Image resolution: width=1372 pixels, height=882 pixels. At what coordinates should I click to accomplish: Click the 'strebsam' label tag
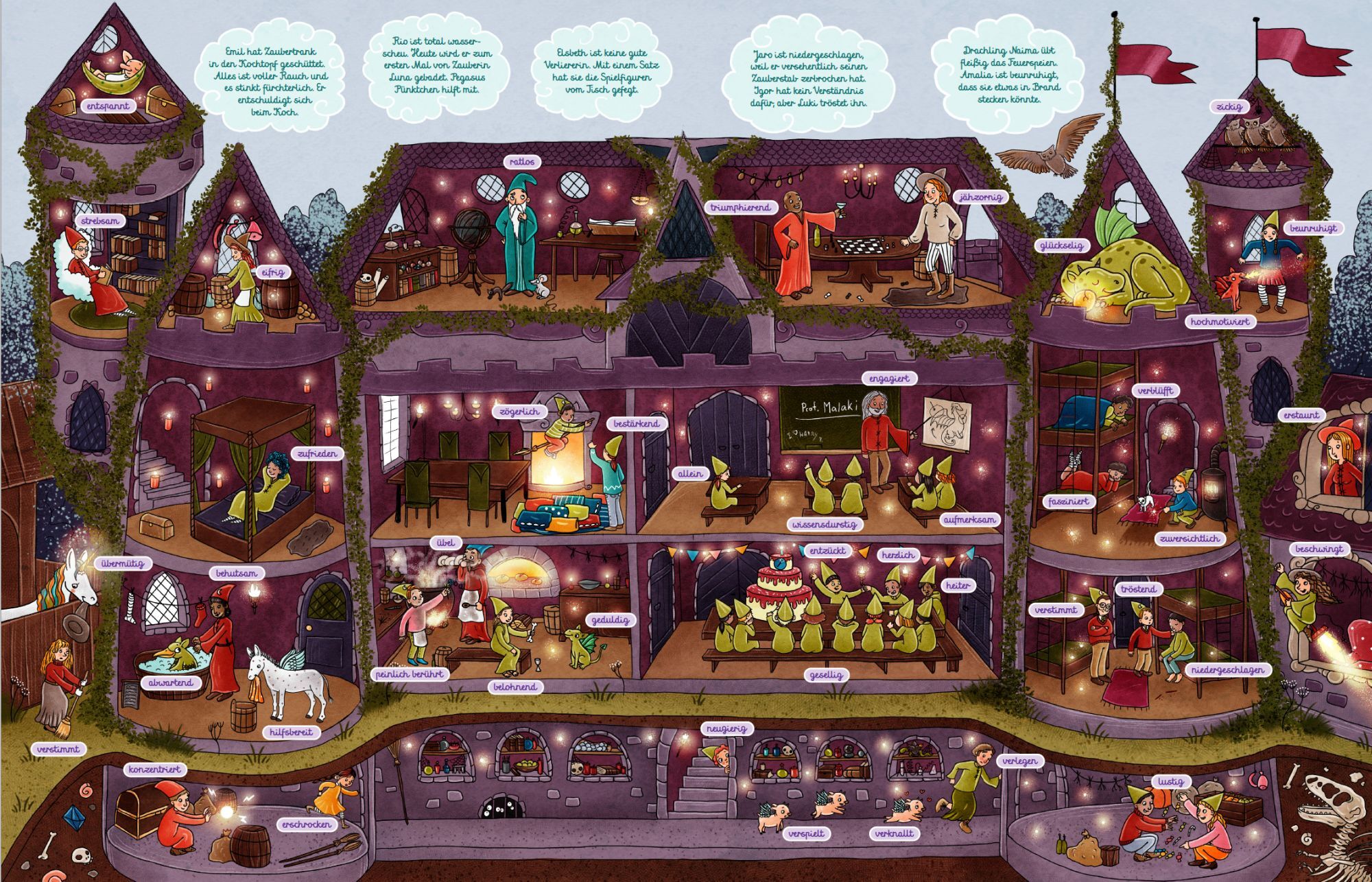[x=100, y=221]
